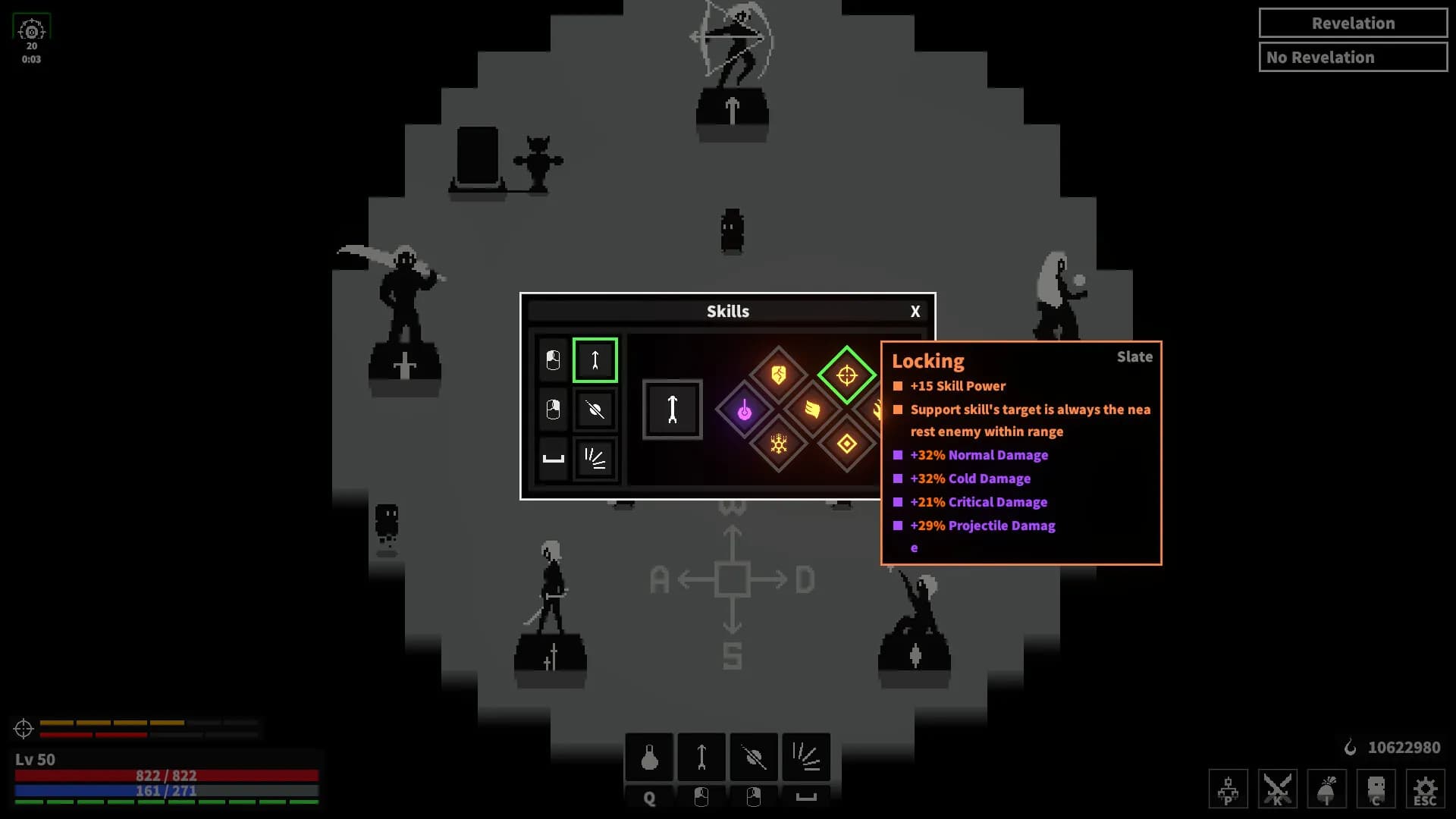Select the arrow skill in the Skills list

[x=595, y=360]
